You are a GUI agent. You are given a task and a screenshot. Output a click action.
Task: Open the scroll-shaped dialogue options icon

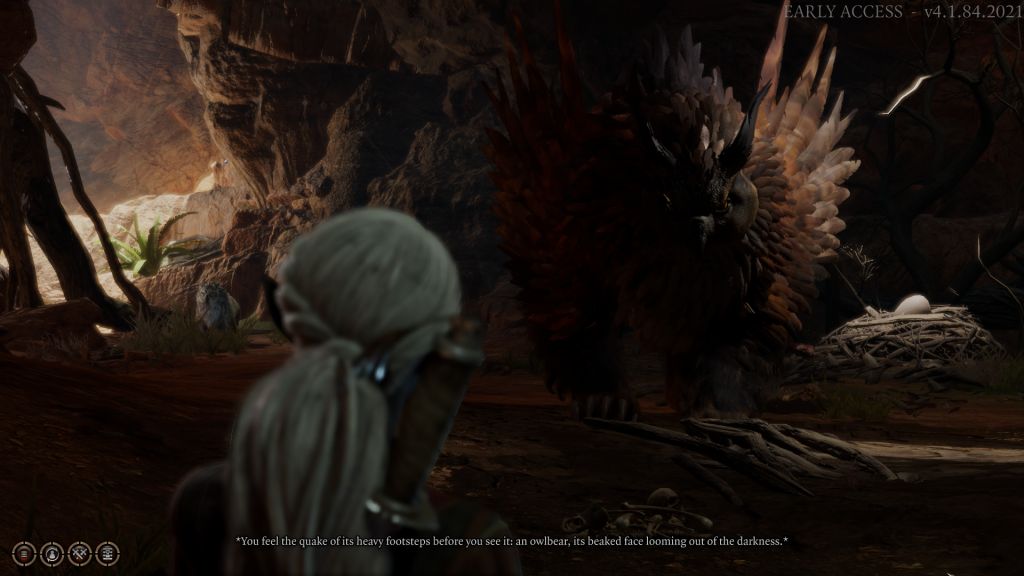click(107, 553)
